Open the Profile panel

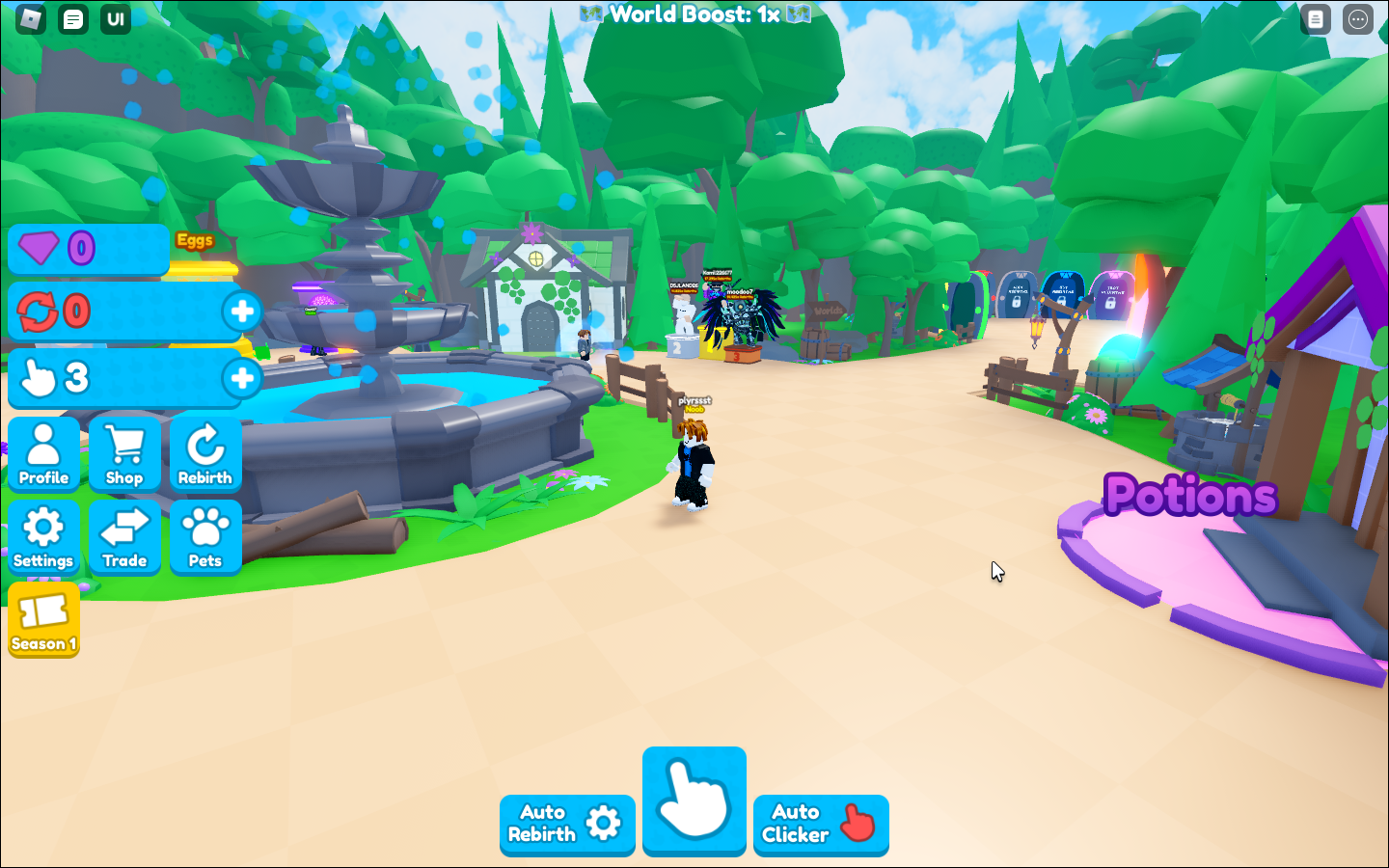44,453
